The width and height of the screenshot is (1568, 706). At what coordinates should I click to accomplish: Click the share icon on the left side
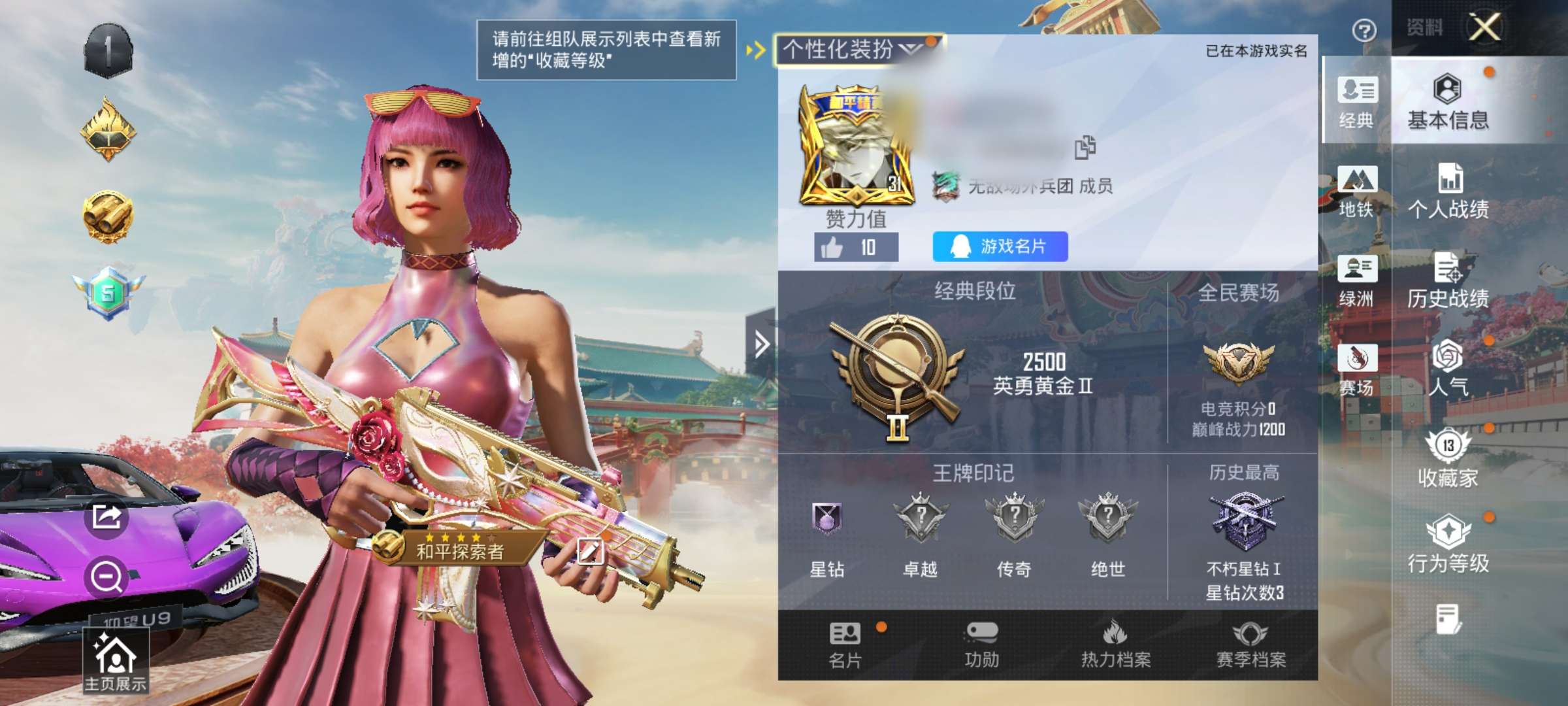tap(106, 516)
